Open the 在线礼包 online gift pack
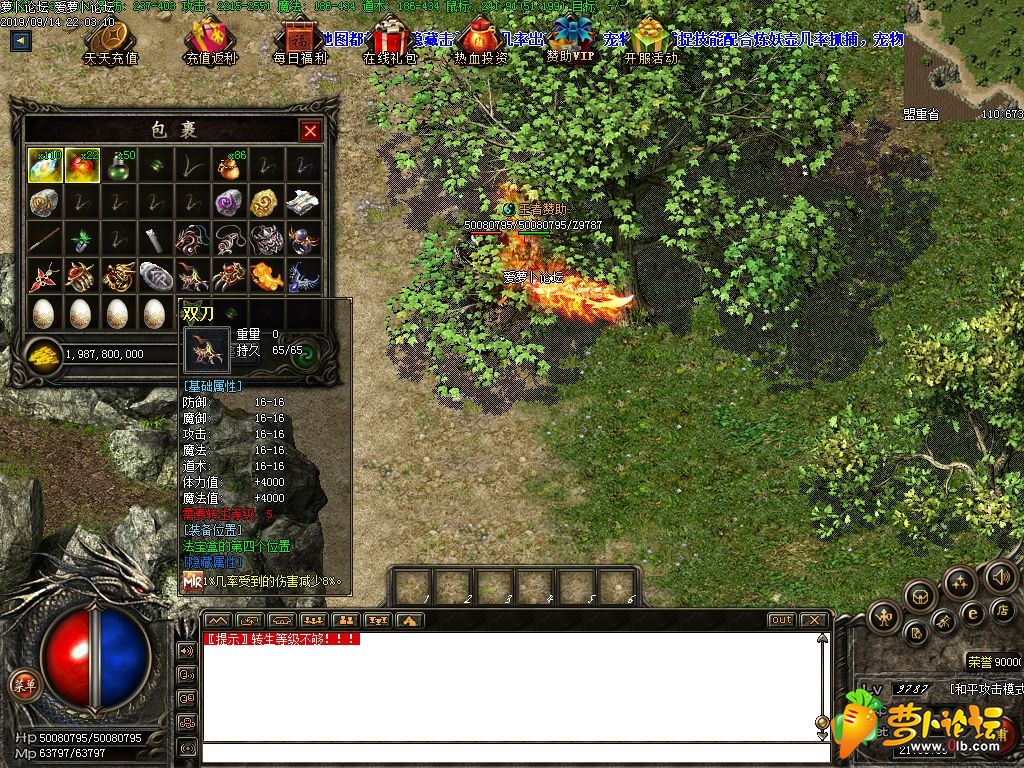This screenshot has width=1024, height=768. click(x=390, y=38)
